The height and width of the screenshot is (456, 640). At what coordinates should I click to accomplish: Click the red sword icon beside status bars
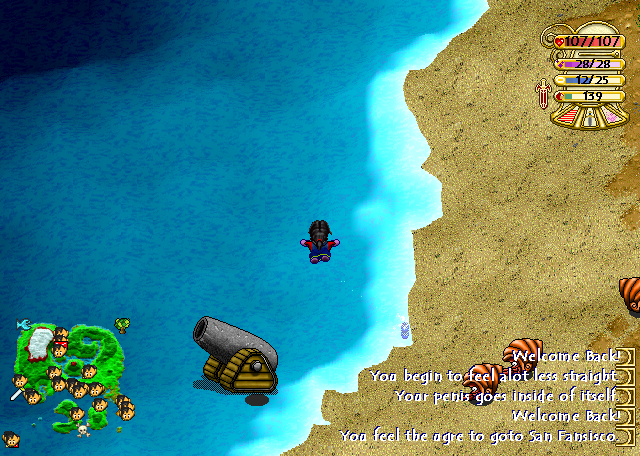point(544,95)
